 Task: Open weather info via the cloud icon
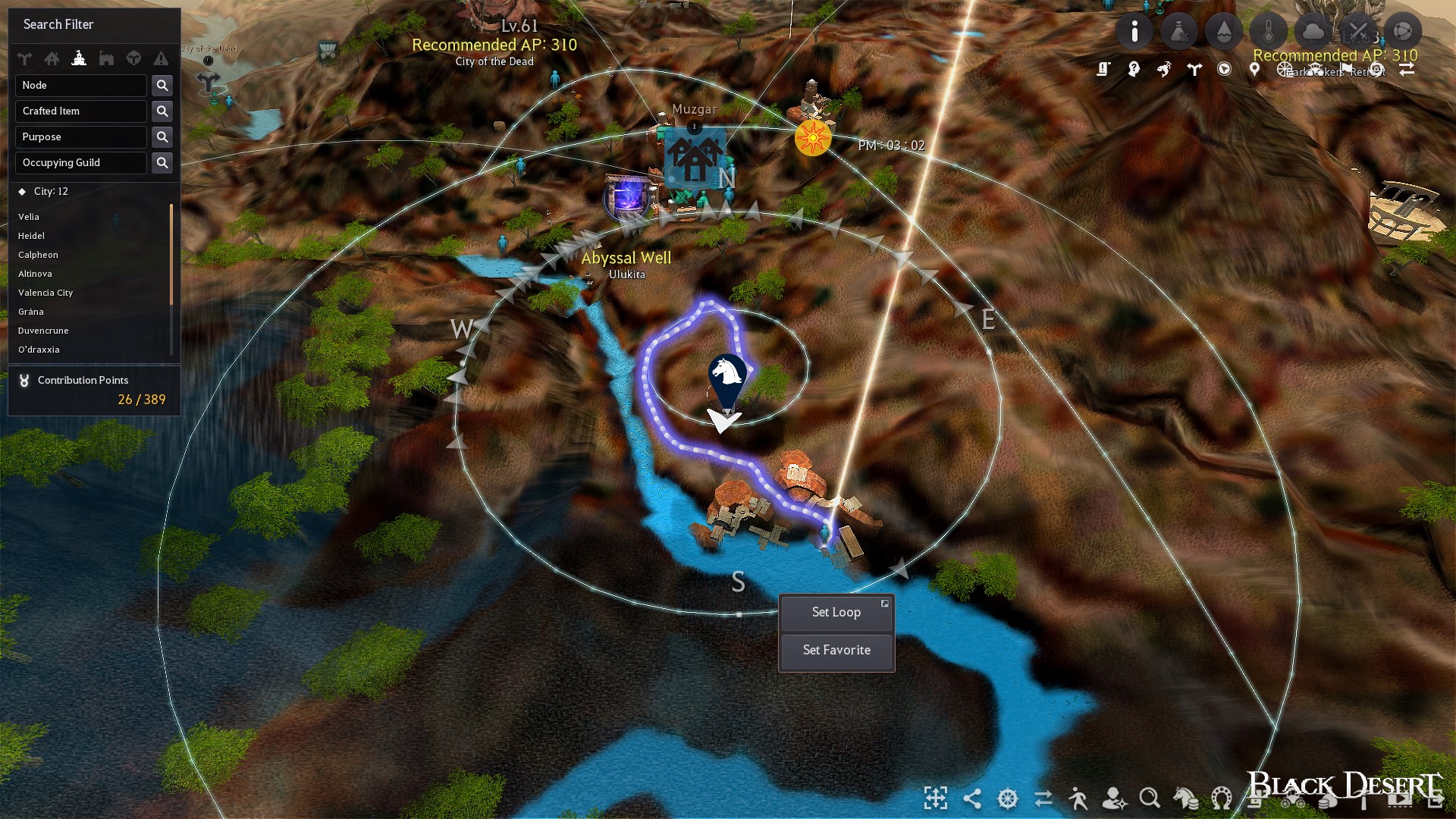1313,31
